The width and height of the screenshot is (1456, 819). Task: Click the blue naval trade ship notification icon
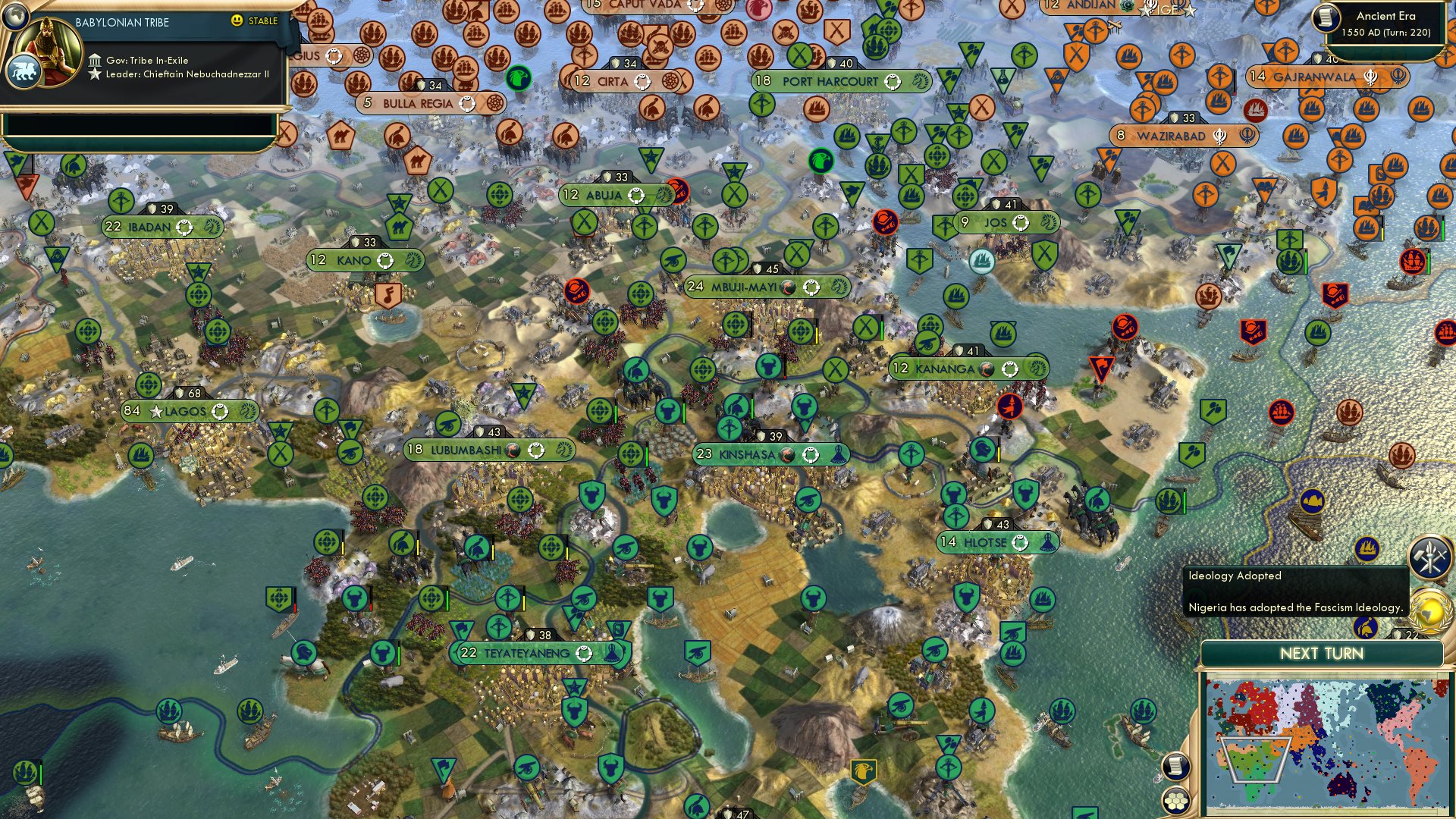[1367, 548]
